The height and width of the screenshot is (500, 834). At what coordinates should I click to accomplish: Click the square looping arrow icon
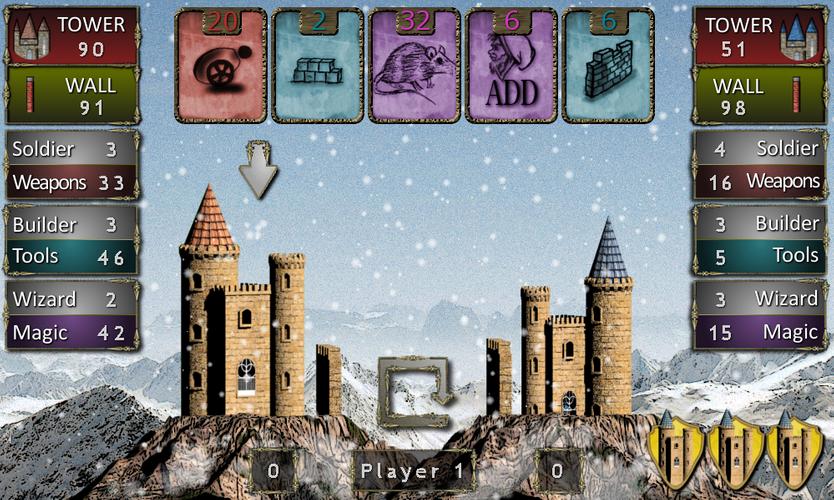tap(415, 391)
